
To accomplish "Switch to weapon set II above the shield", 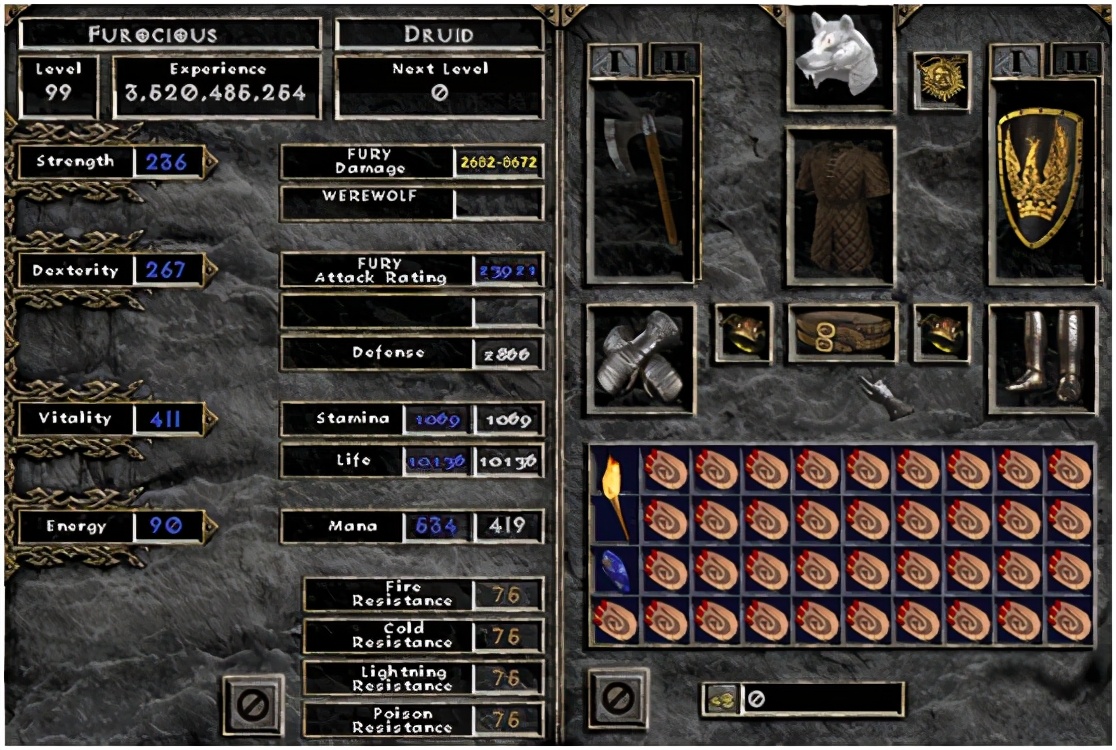I will 1076,60.
